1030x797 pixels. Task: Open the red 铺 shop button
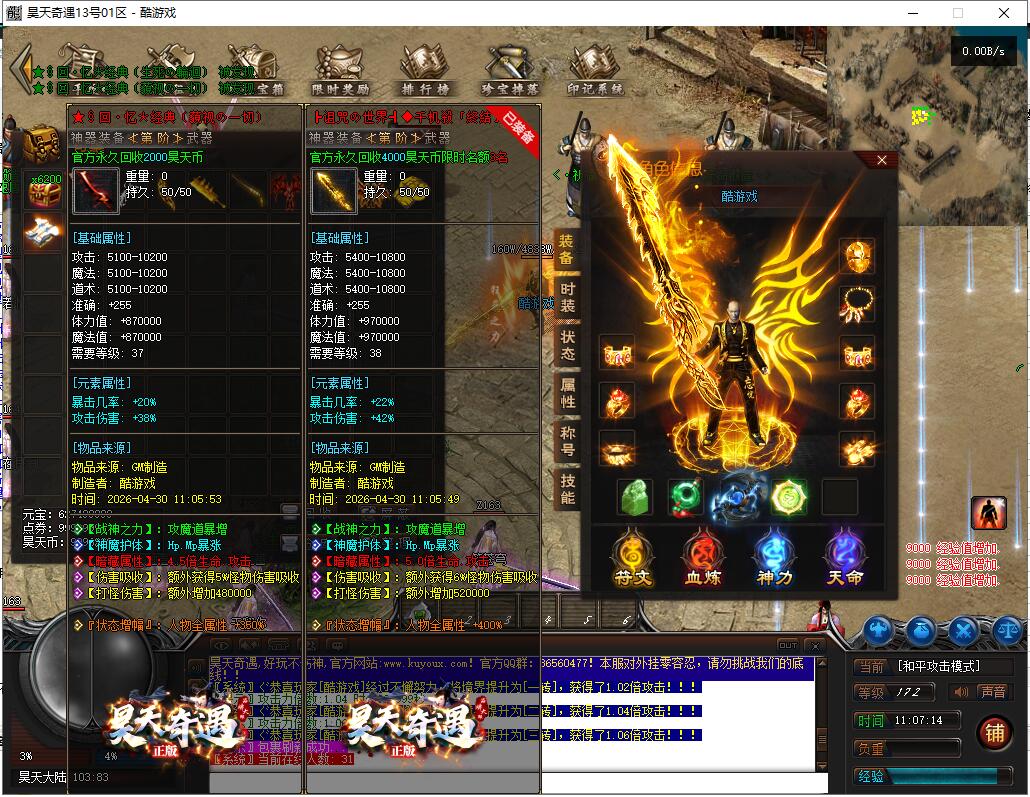pyautogui.click(x=994, y=732)
